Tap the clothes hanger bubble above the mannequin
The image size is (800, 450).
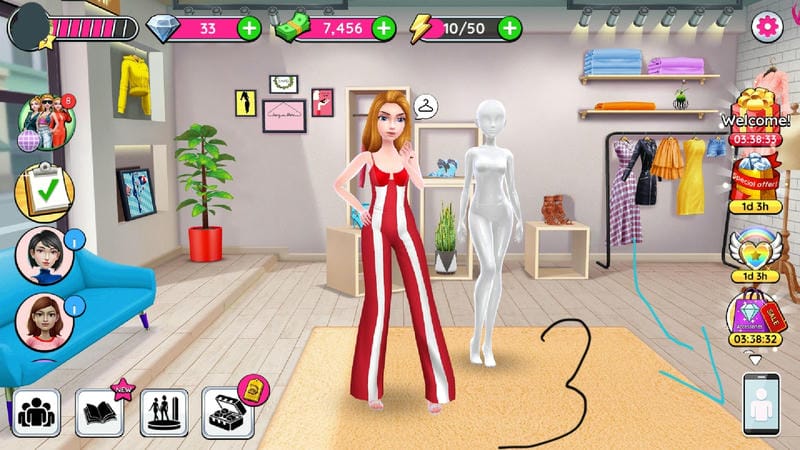[x=426, y=106]
